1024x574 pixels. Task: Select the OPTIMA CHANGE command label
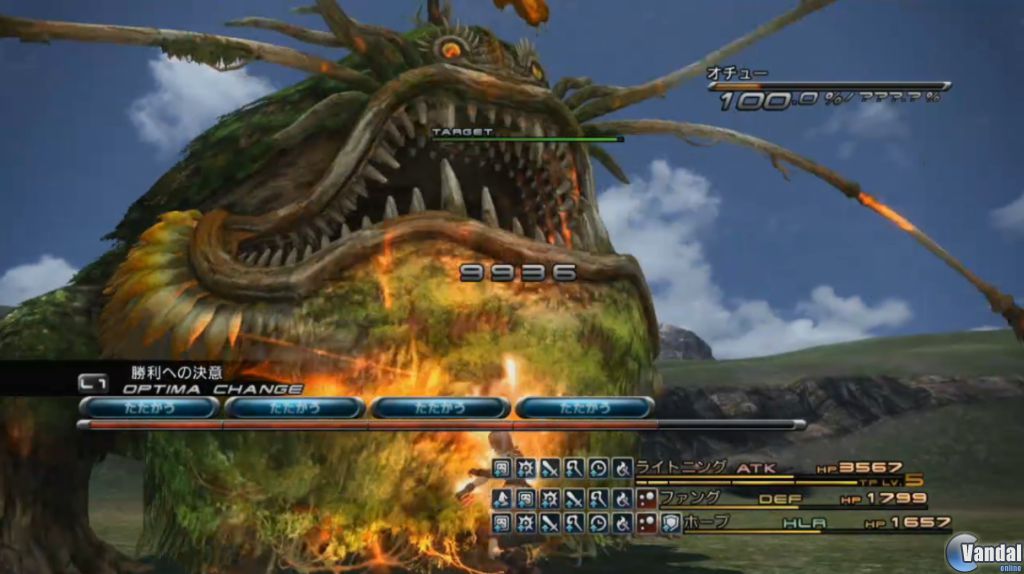point(212,388)
